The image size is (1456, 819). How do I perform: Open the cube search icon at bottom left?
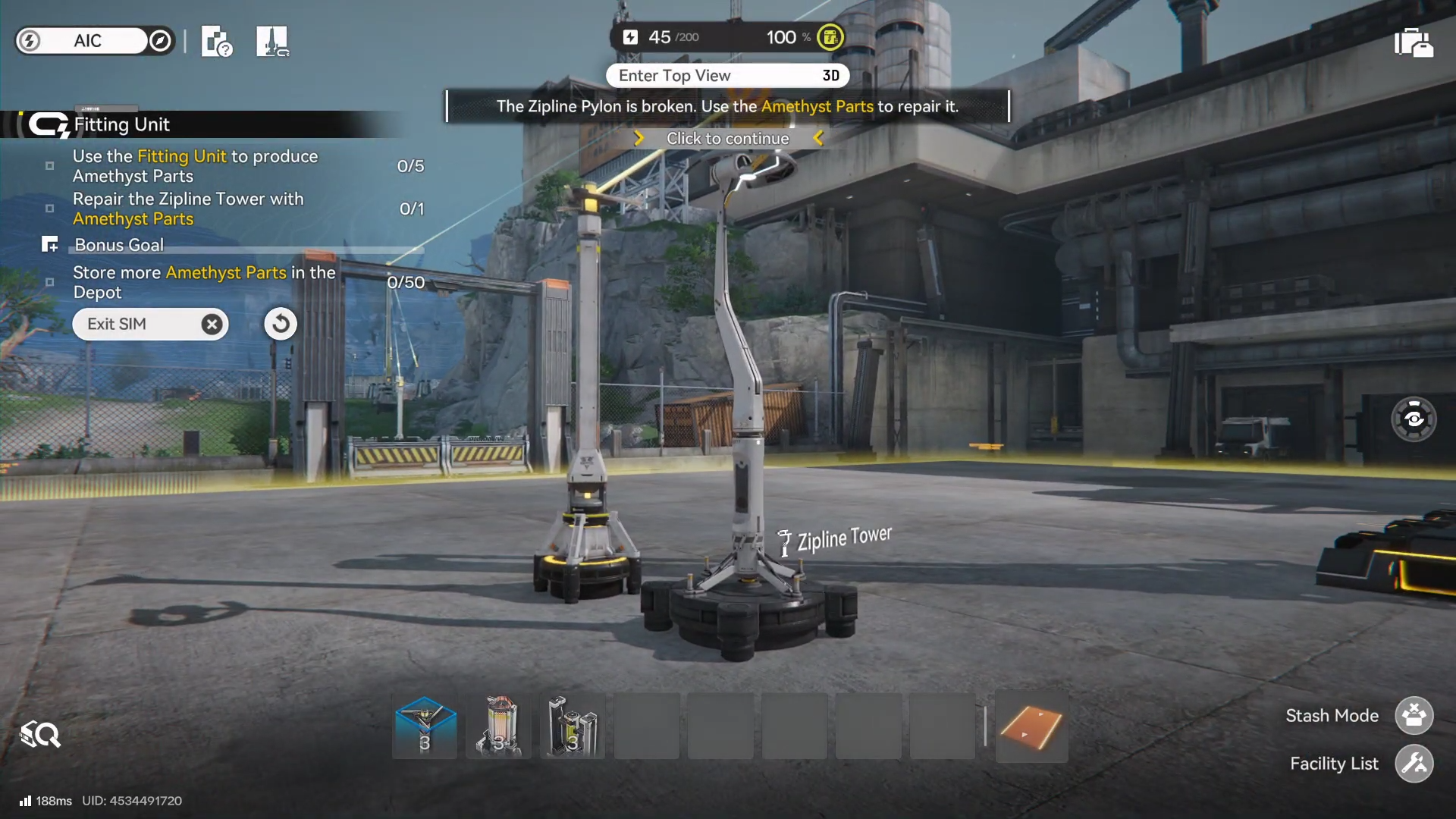point(41,734)
